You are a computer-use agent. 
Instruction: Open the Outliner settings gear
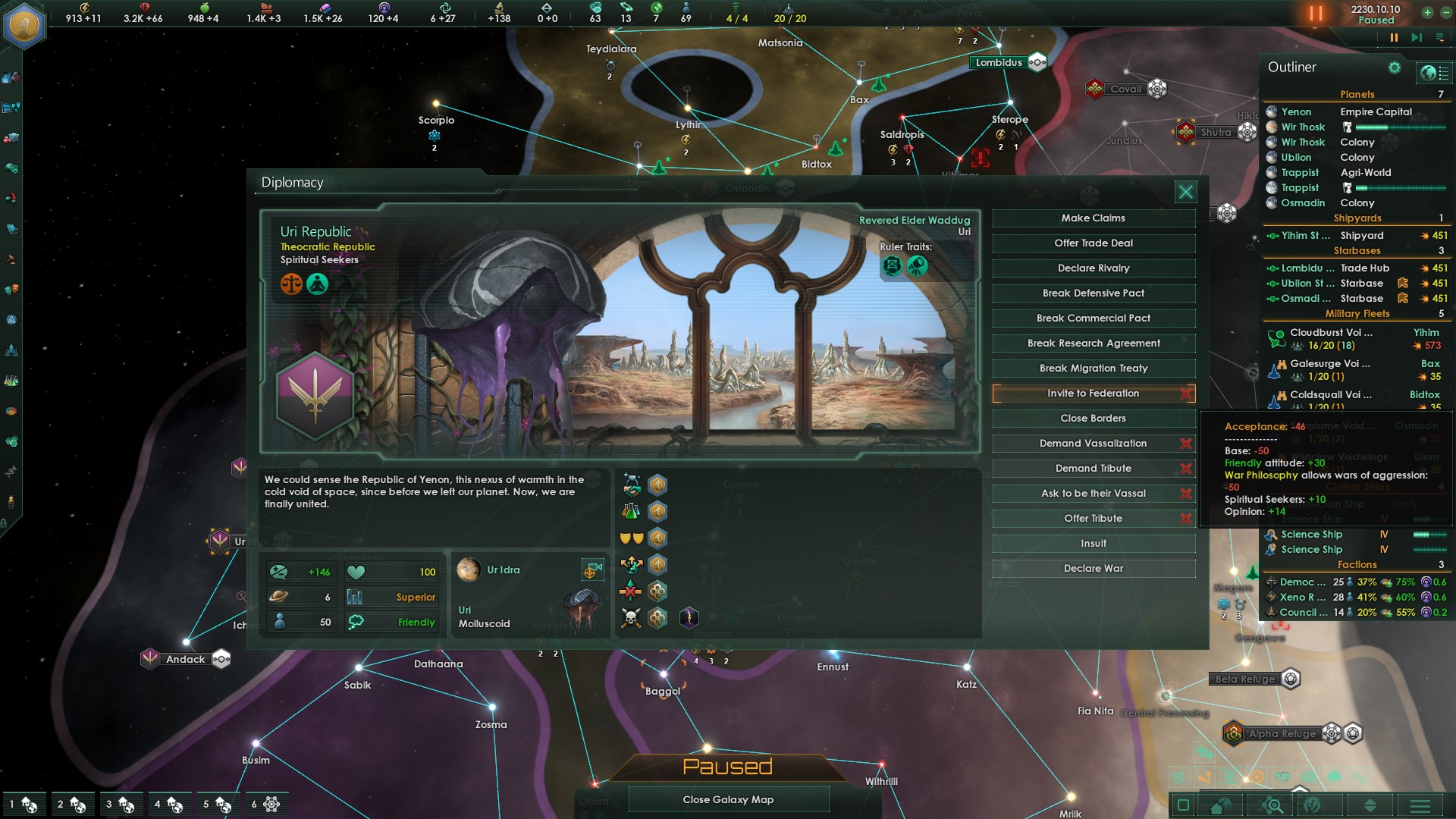[x=1394, y=67]
